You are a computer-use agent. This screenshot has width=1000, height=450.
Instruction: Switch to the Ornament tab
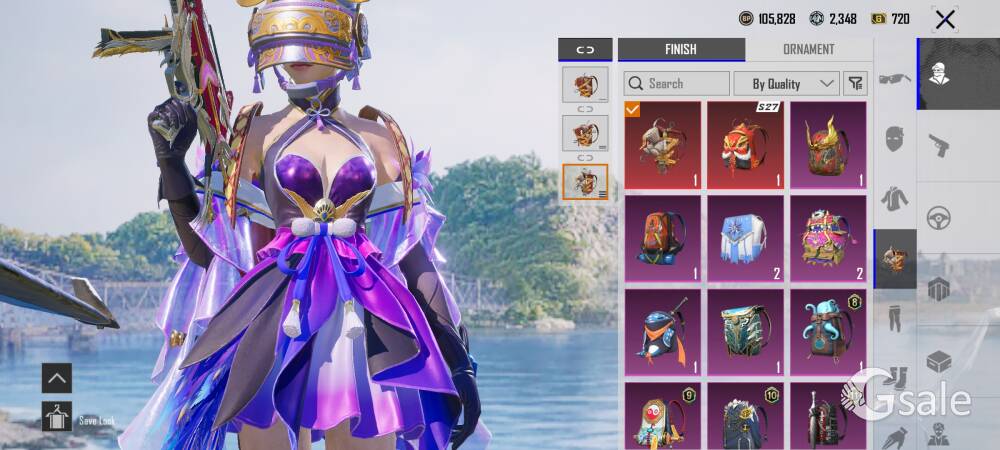[x=808, y=49]
